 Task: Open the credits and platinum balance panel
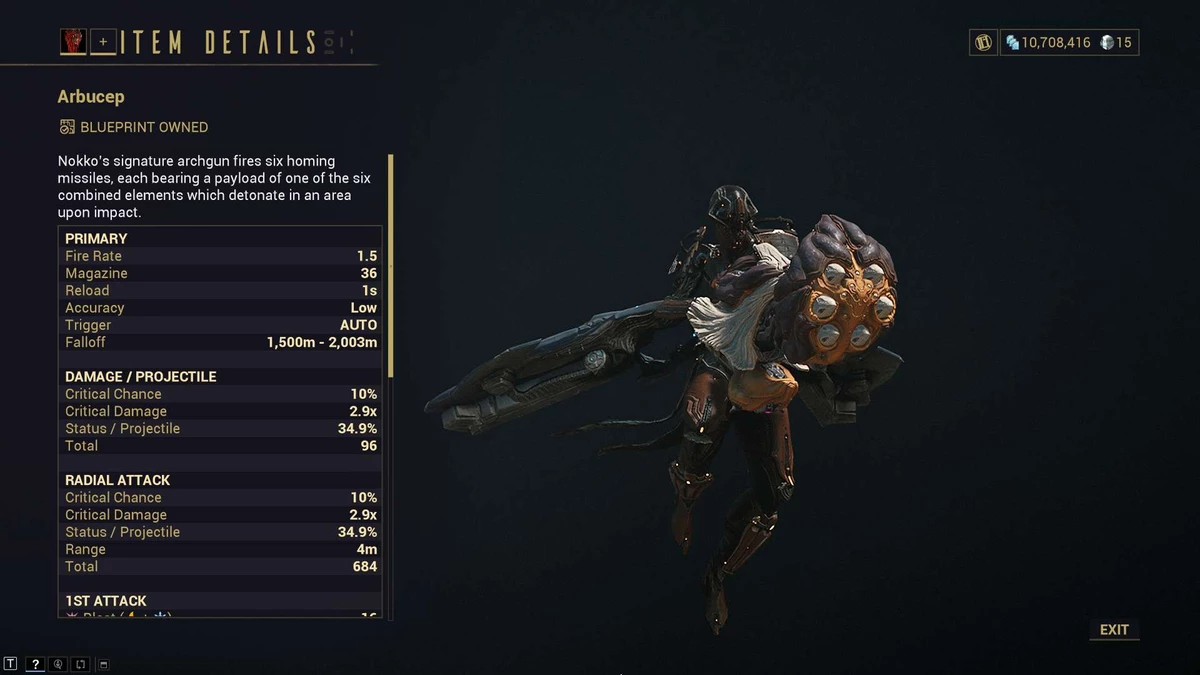pyautogui.click(x=1069, y=42)
